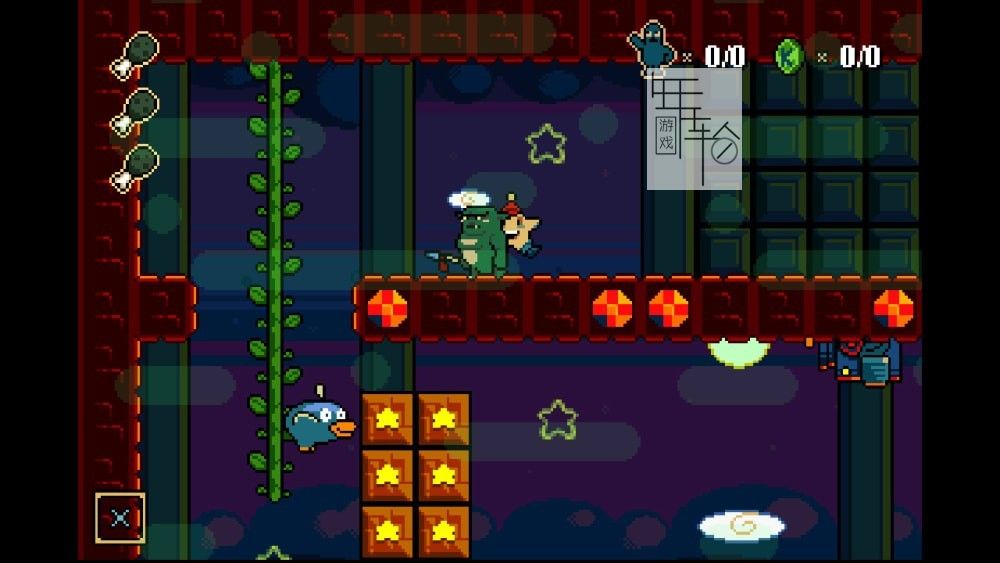This screenshot has width=1000, height=563.
Task: Click the green gem counter icon
Action: [789, 55]
